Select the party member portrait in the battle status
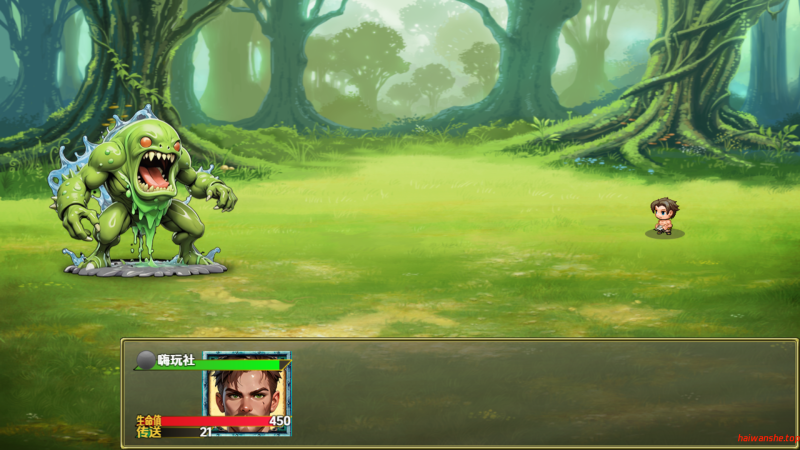The image size is (800, 450). click(x=246, y=393)
